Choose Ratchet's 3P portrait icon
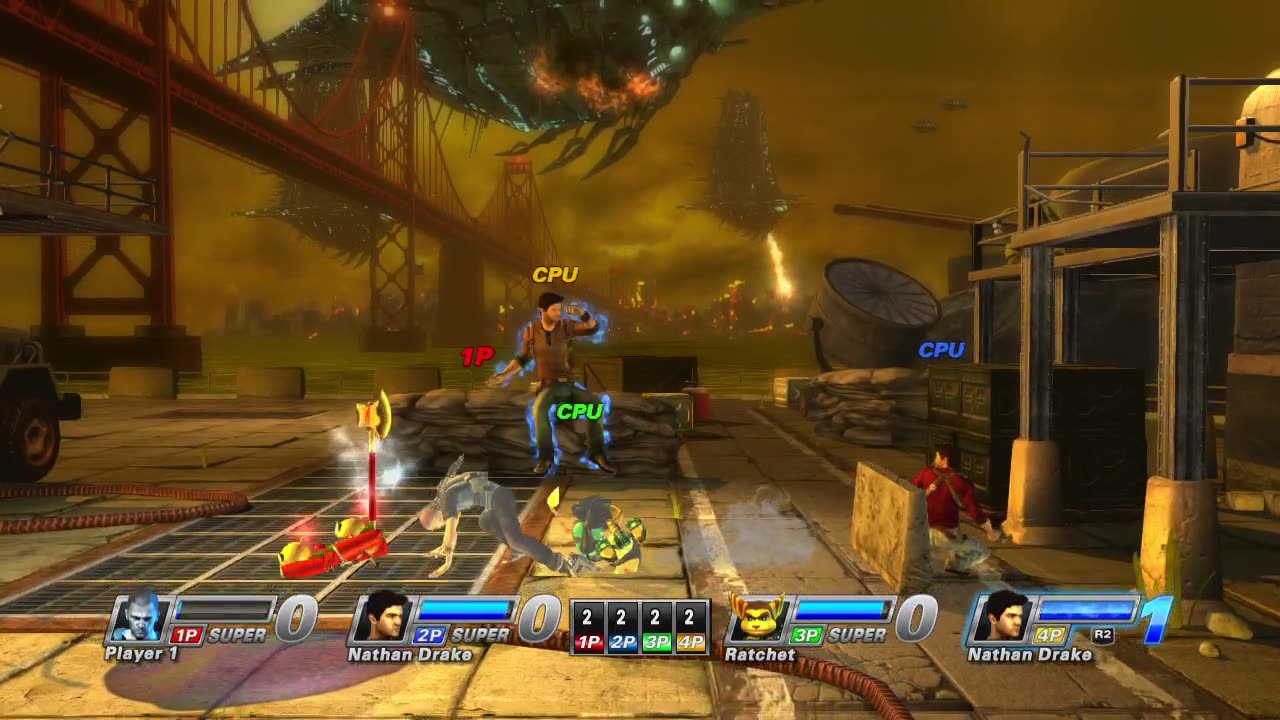Image resolution: width=1280 pixels, height=720 pixels. [757, 619]
